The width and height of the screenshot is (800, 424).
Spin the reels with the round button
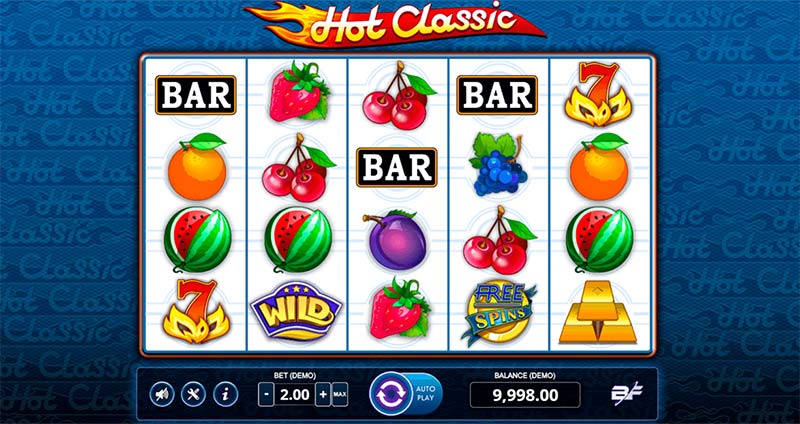[x=388, y=393]
